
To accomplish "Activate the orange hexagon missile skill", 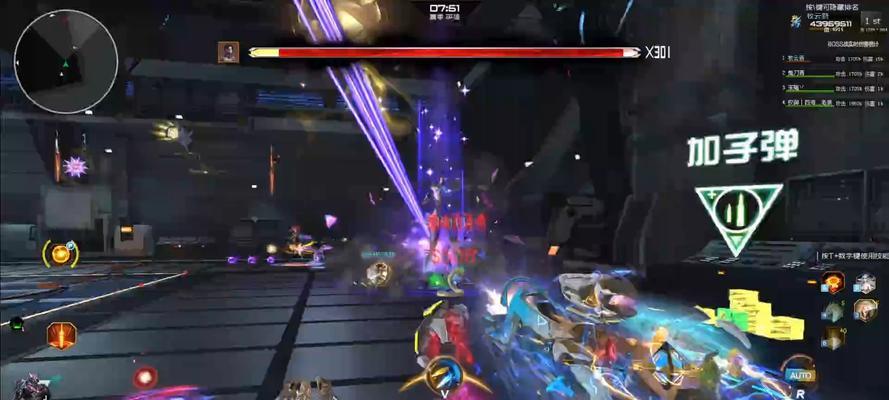I will 61,335.
